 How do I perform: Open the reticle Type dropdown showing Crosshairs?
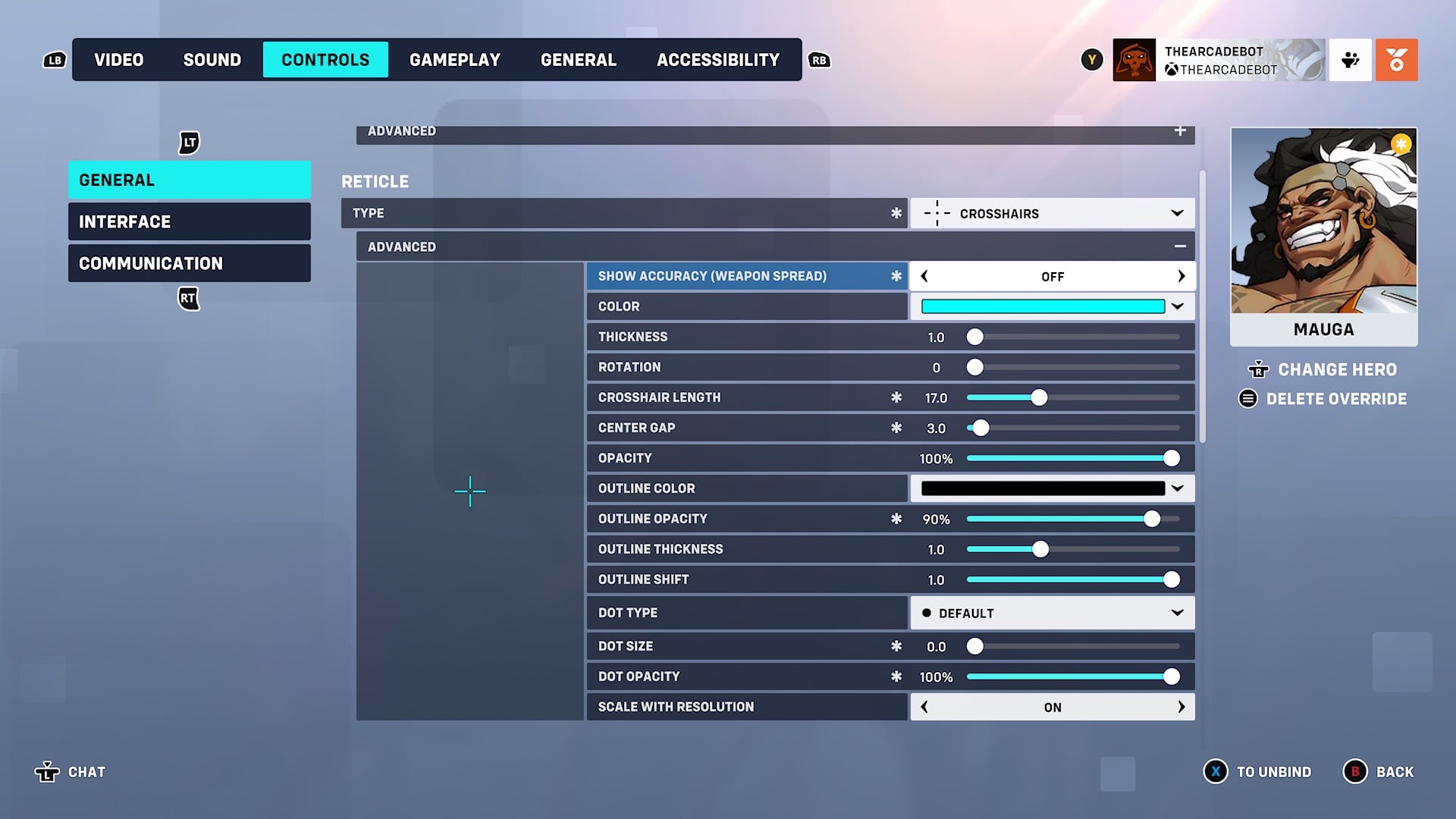click(1053, 213)
